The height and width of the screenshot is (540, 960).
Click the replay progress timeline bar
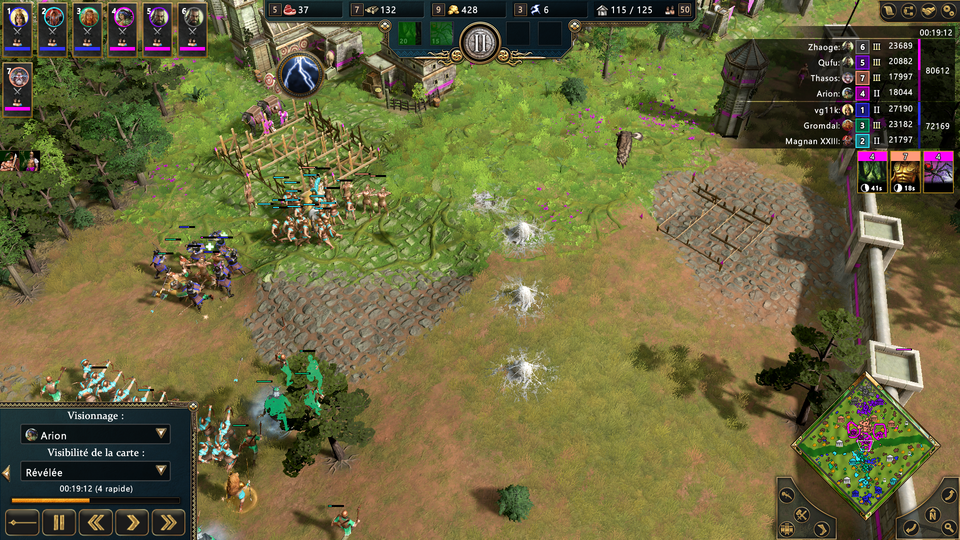96,500
